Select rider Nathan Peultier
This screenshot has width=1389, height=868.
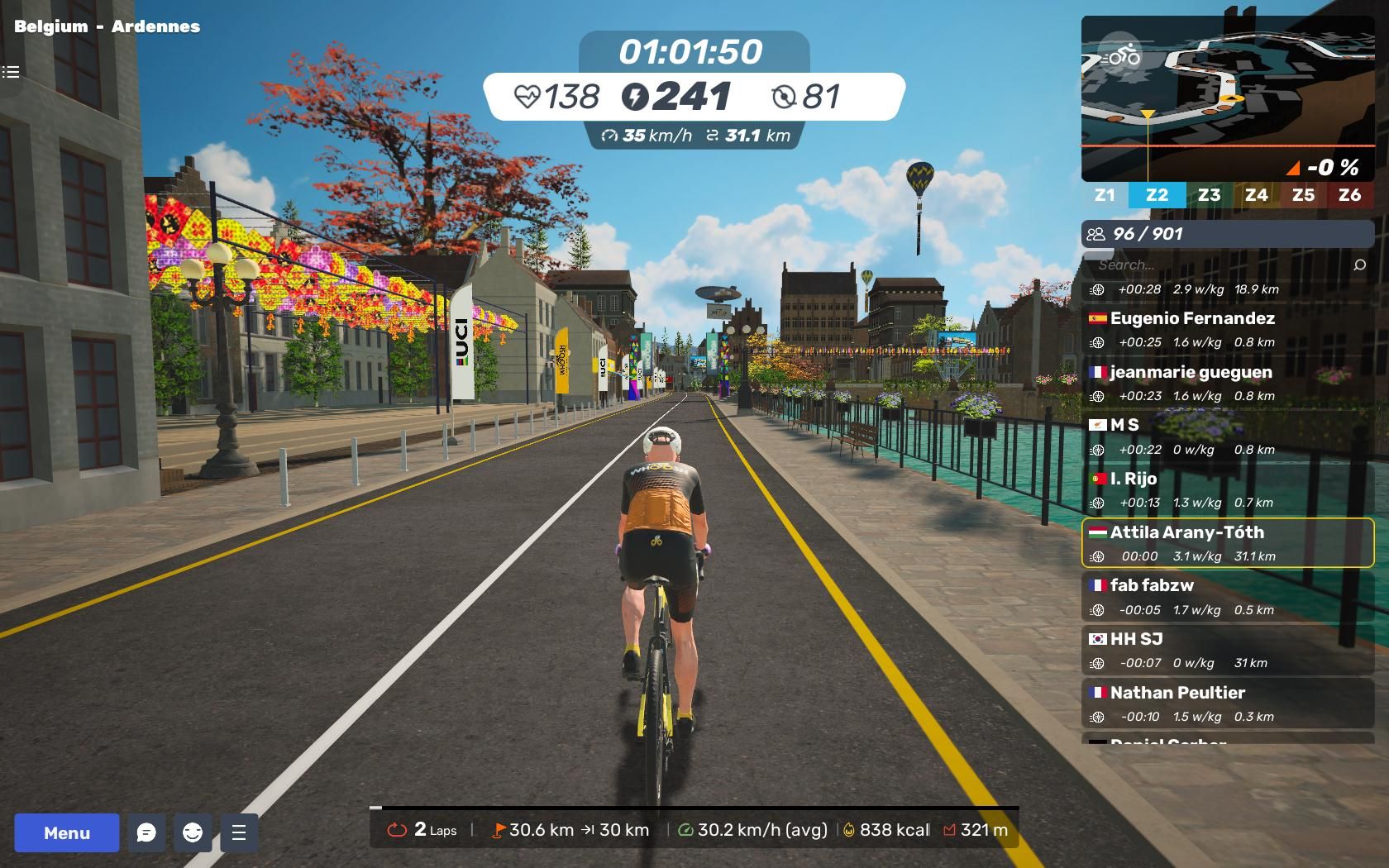click(1227, 703)
